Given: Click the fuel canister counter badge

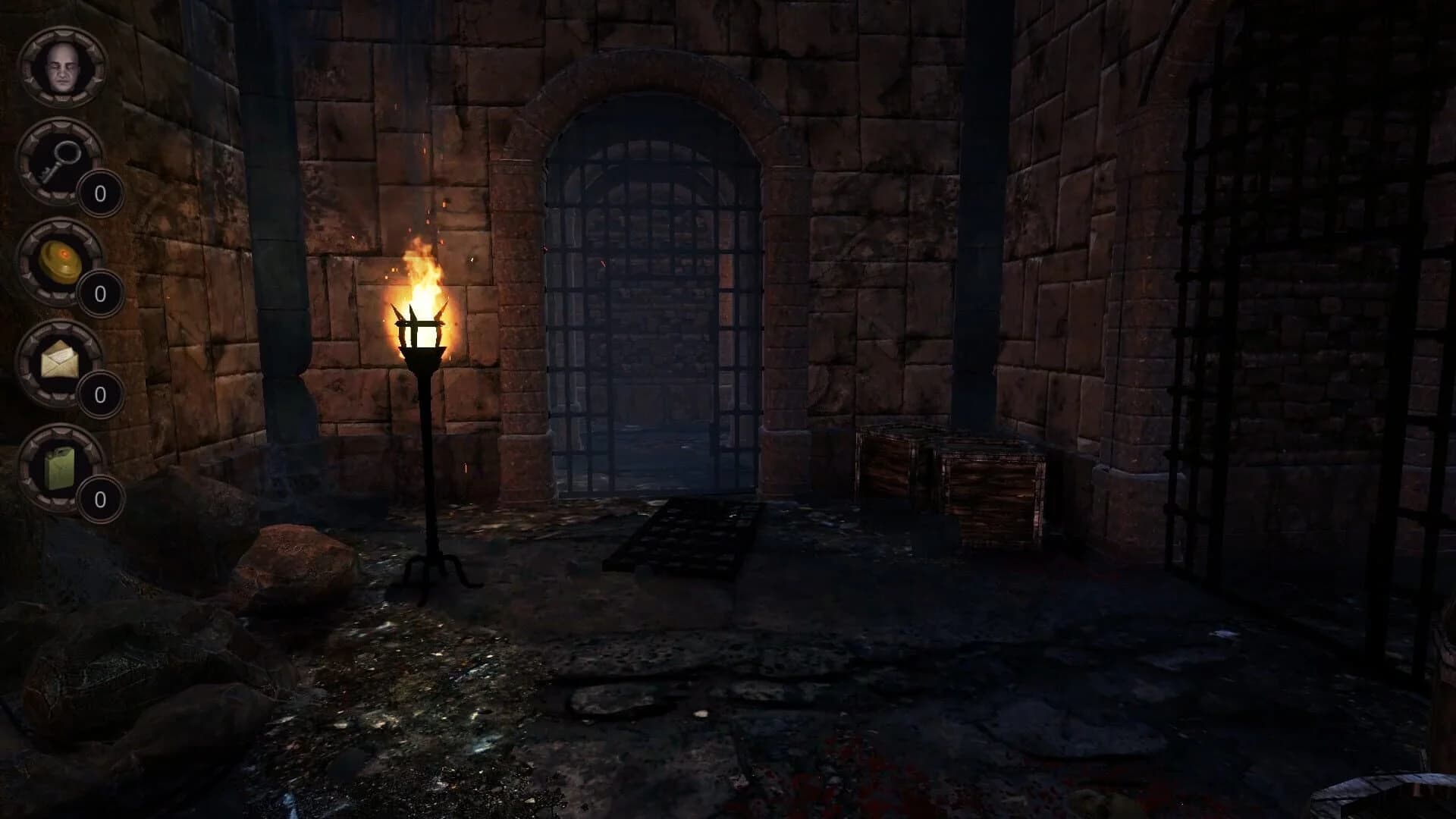Looking at the screenshot, I should pyautogui.click(x=99, y=500).
